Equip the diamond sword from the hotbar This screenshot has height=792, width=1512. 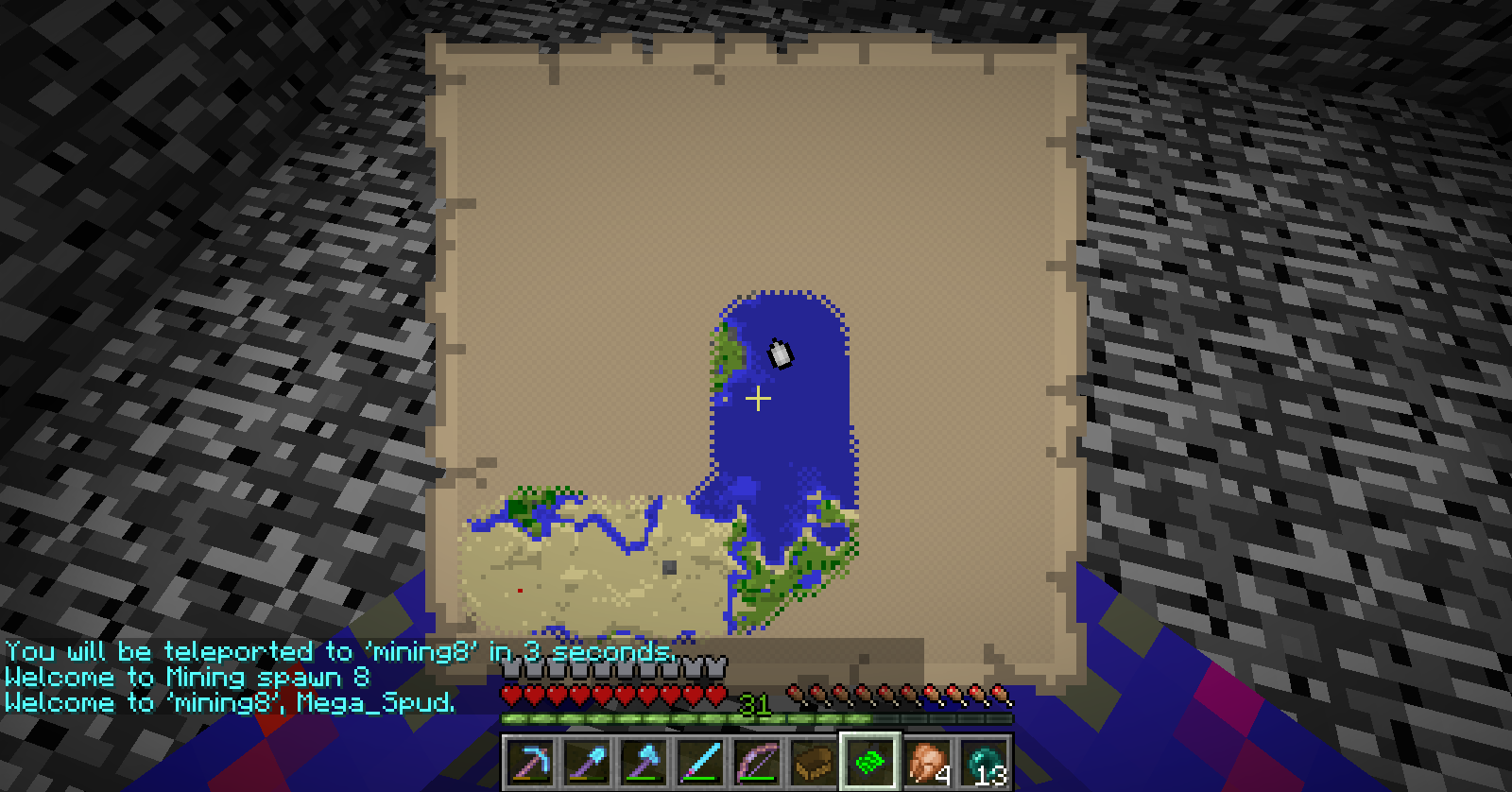700,762
